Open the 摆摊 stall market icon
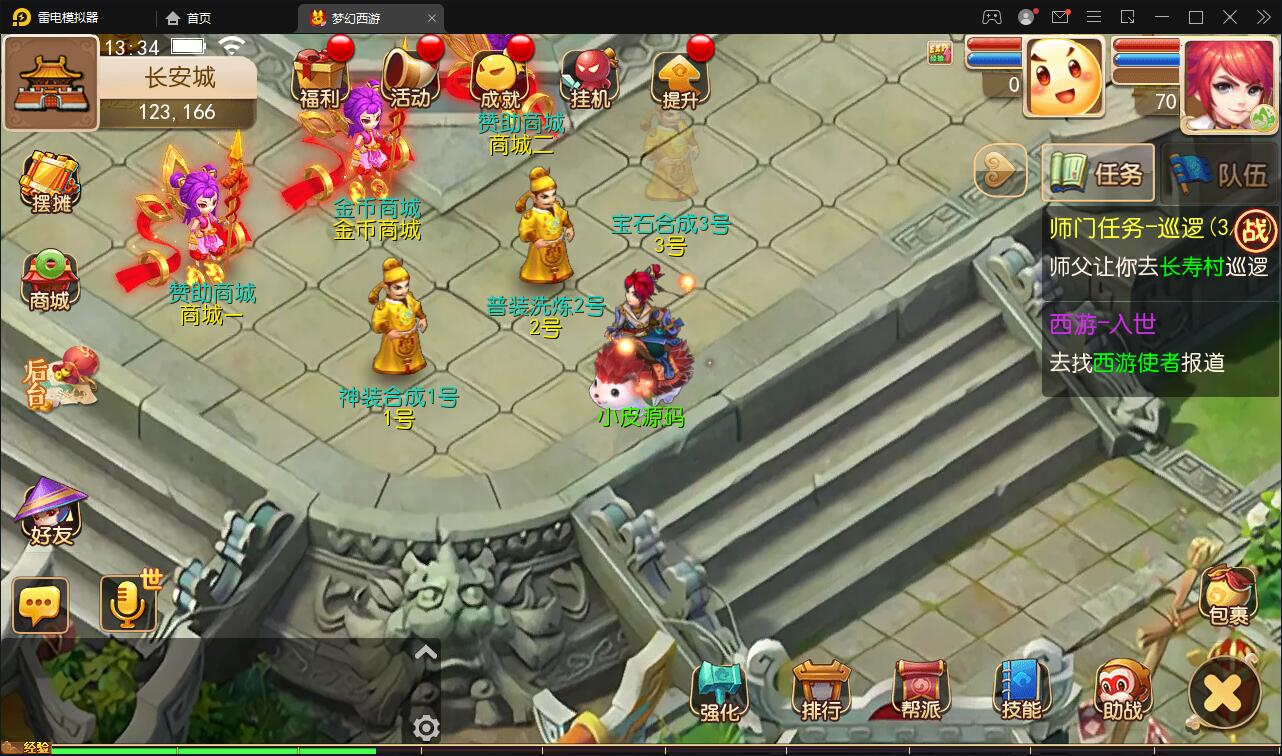1282x756 pixels. coord(51,183)
